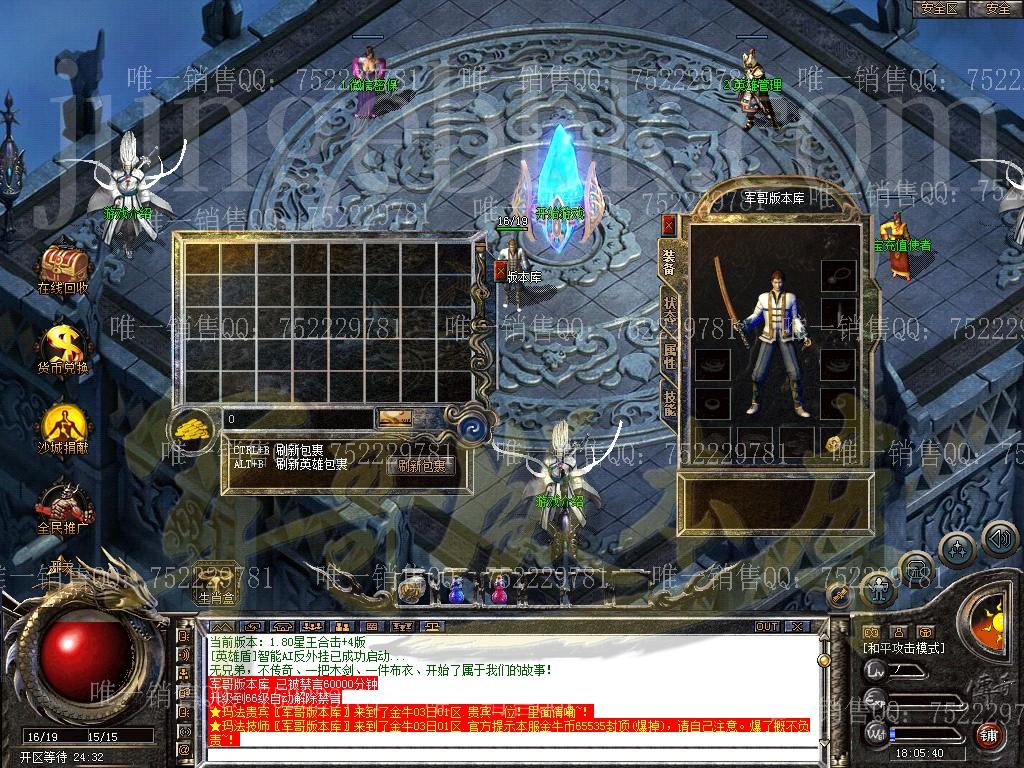Close the inventory bag window
The width and height of the screenshot is (1024, 768).
pyautogui.click(x=501, y=270)
